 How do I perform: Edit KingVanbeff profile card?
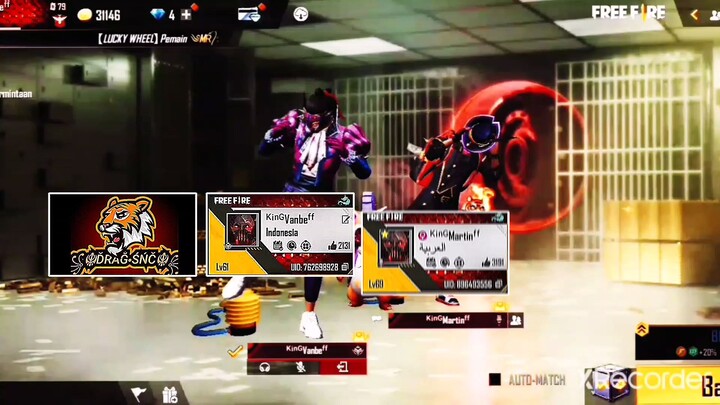346,219
